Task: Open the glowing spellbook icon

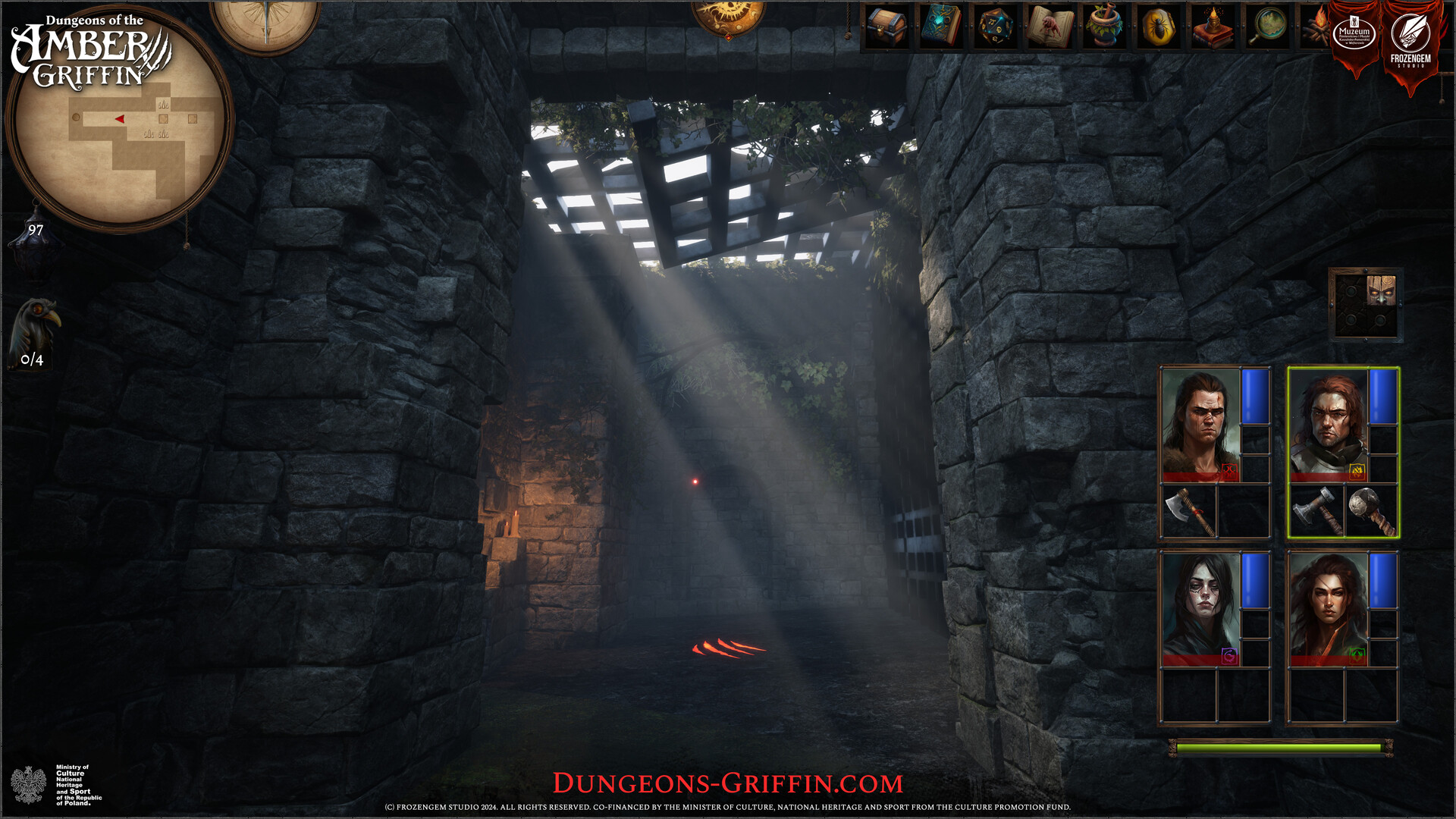Action: pos(939,27)
